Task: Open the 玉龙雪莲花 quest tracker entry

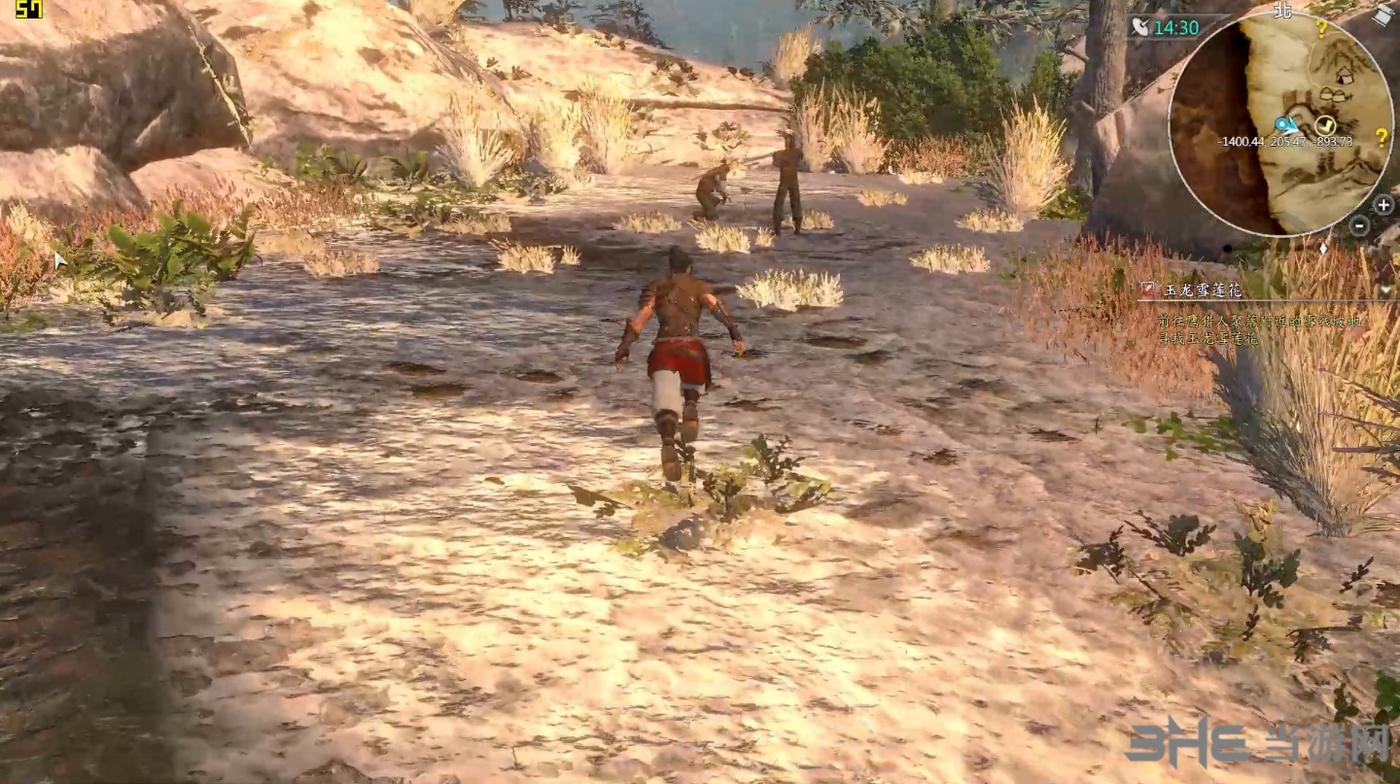Action: tap(1201, 290)
